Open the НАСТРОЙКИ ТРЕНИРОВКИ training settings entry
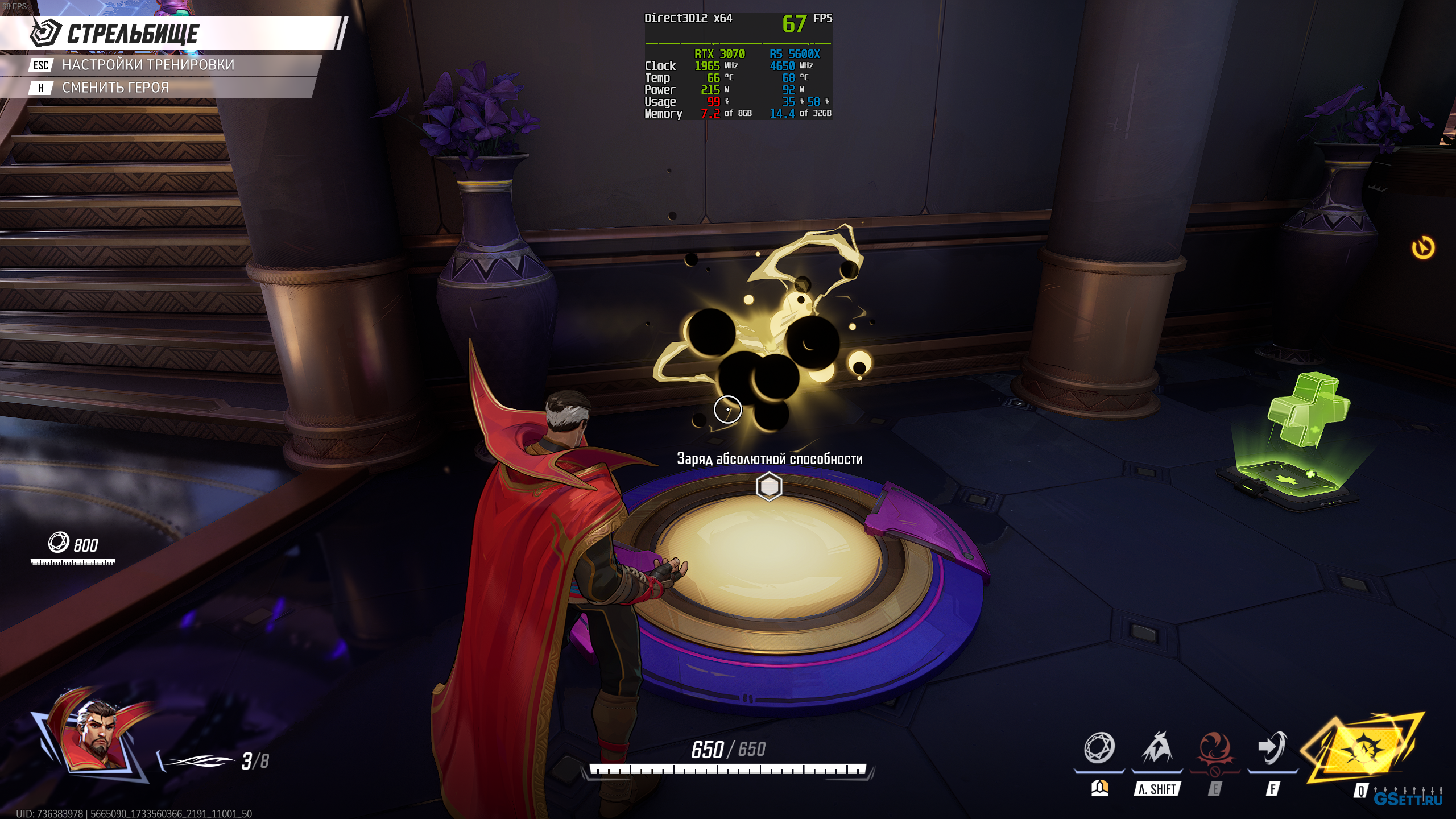Viewport: 1456px width, 819px height. coord(148,65)
